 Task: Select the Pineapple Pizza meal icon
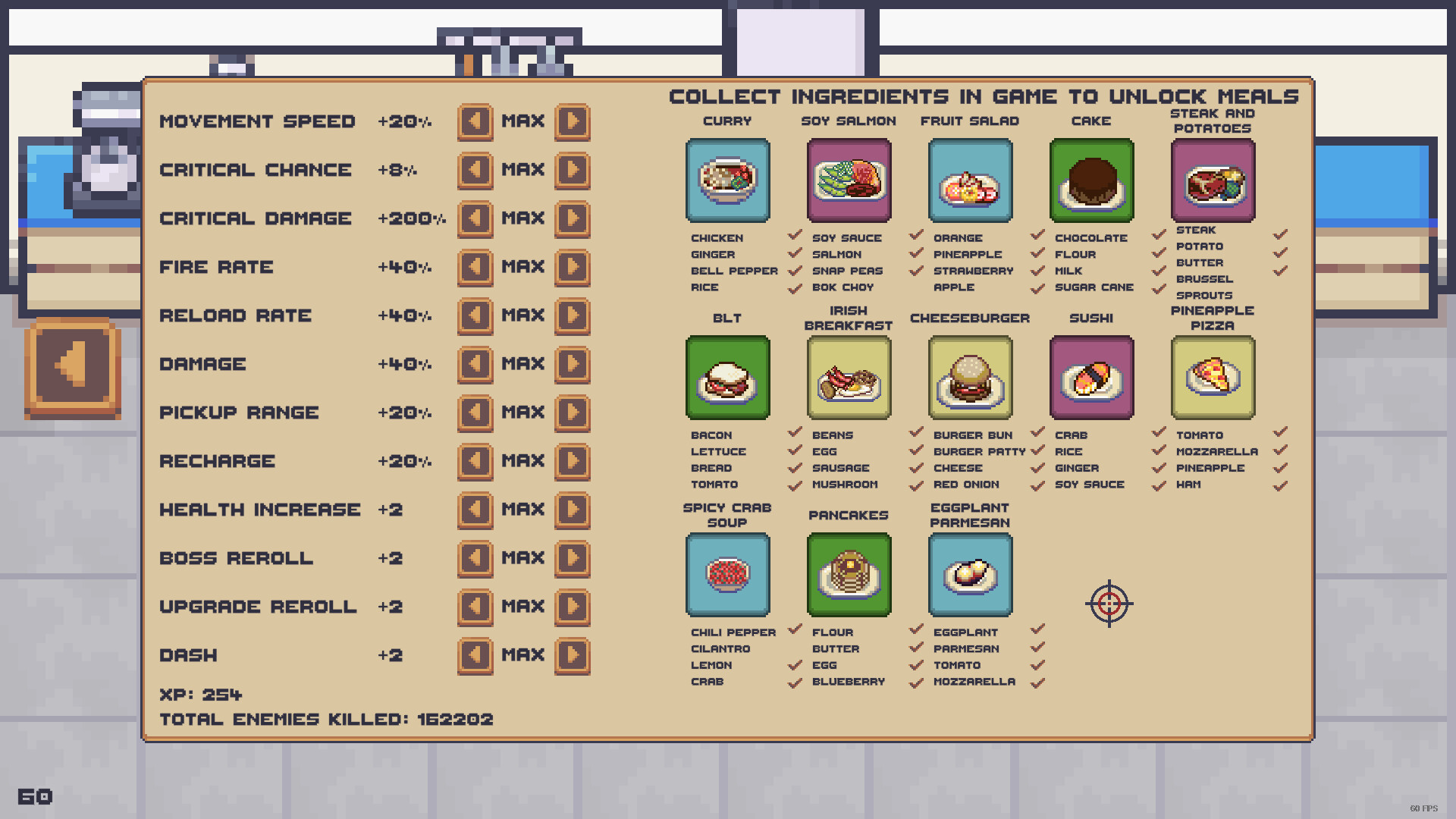pos(1213,377)
